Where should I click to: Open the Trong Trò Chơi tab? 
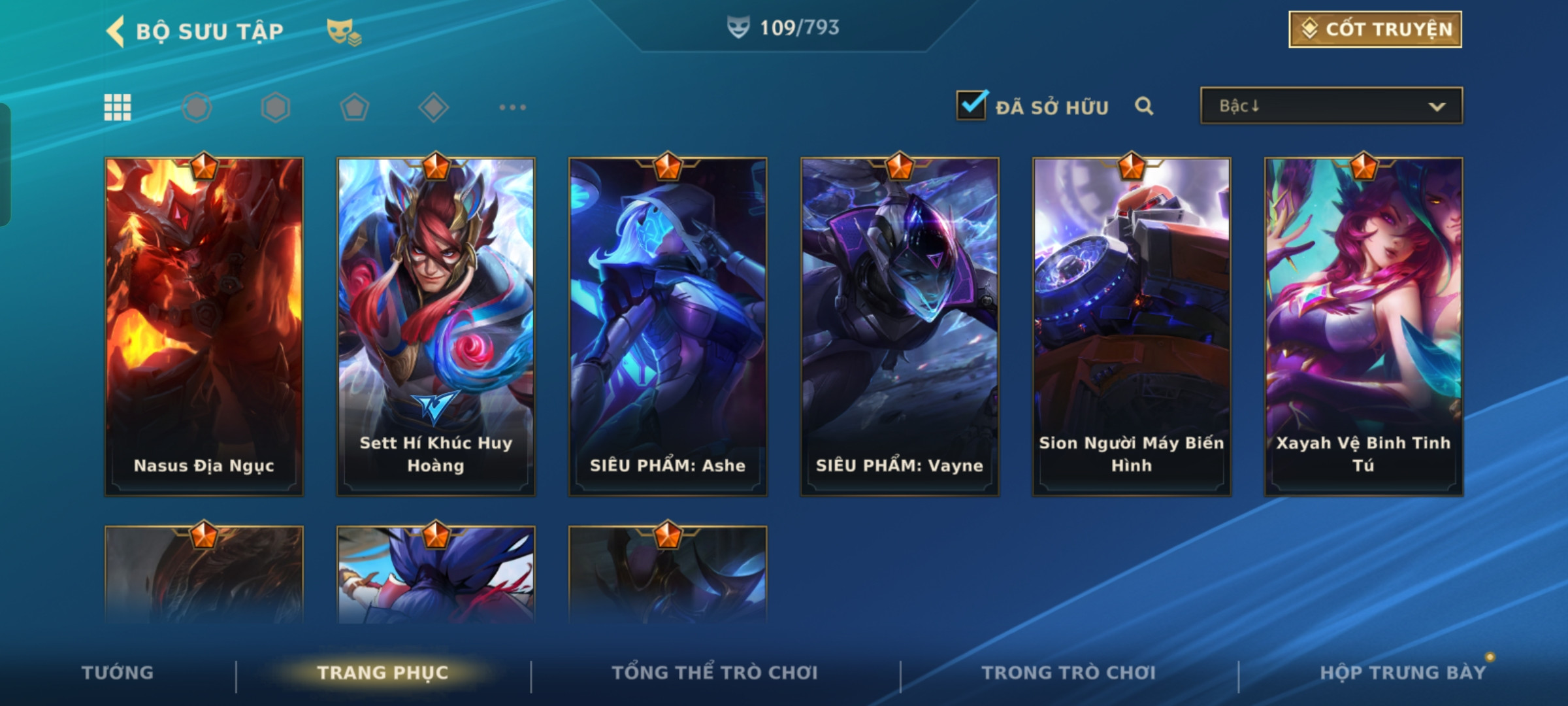tap(1068, 673)
